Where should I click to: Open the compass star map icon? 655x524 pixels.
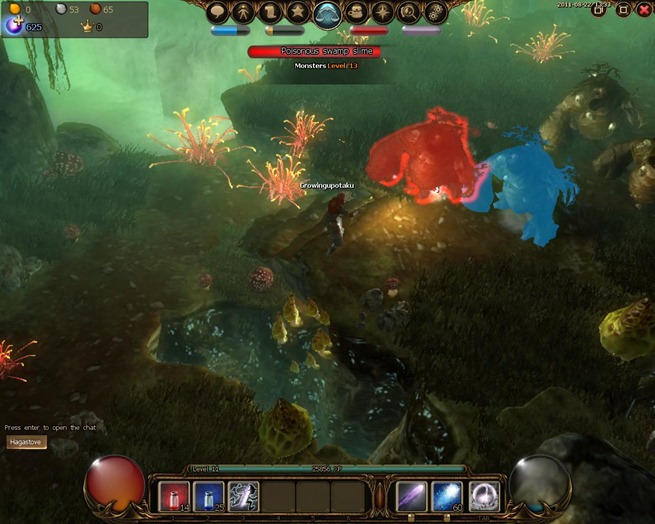click(x=384, y=12)
